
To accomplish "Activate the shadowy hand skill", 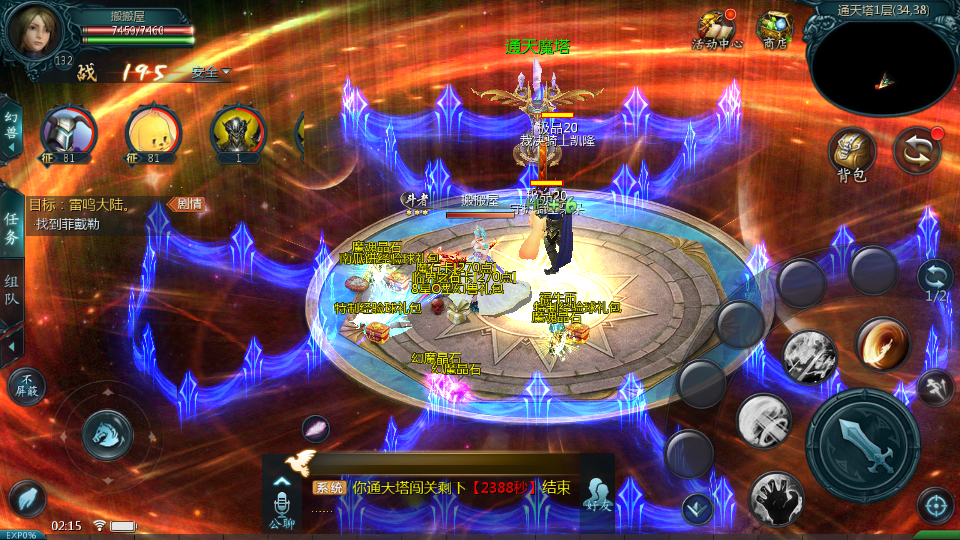I will click(777, 498).
